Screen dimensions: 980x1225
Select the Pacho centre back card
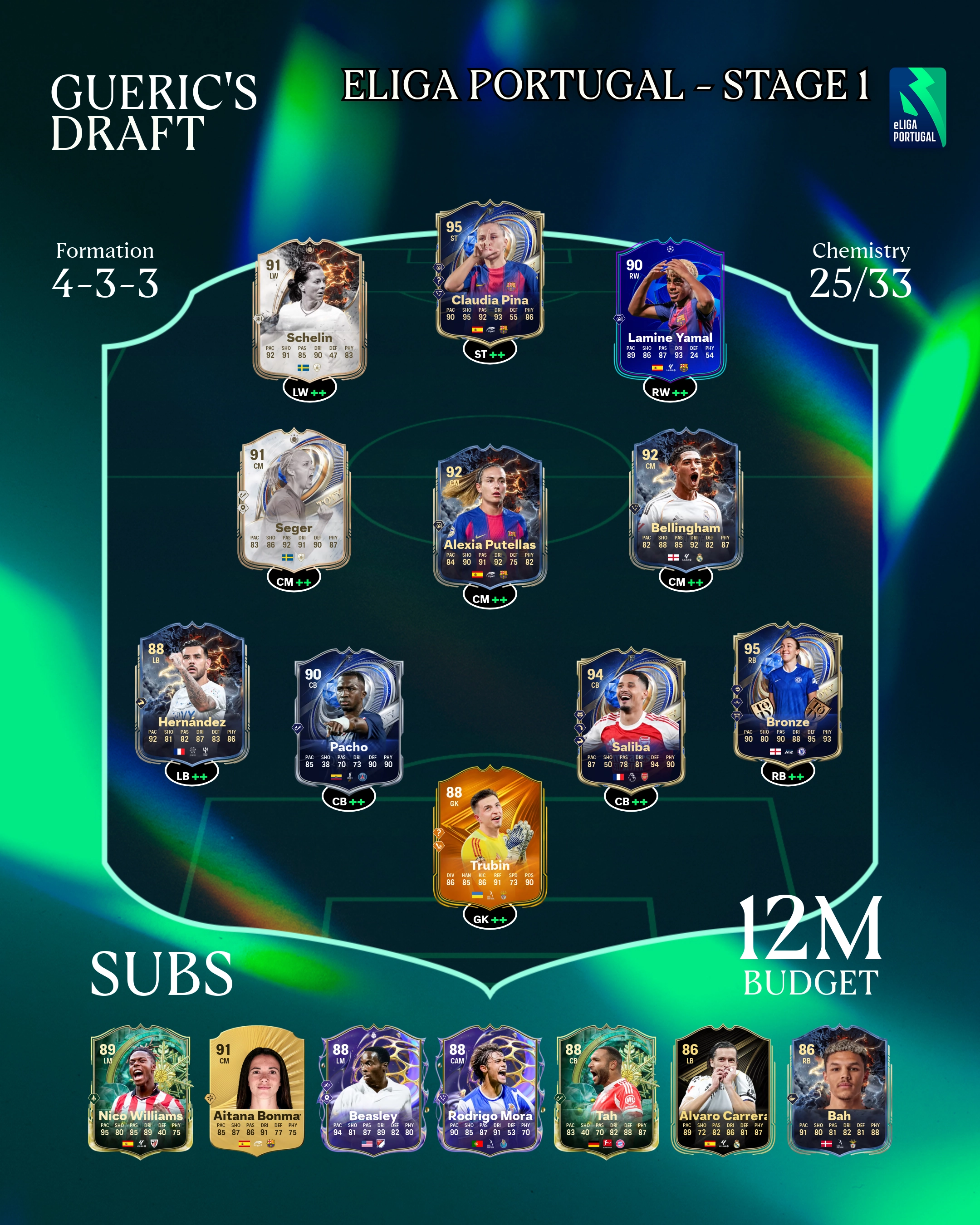(349, 719)
